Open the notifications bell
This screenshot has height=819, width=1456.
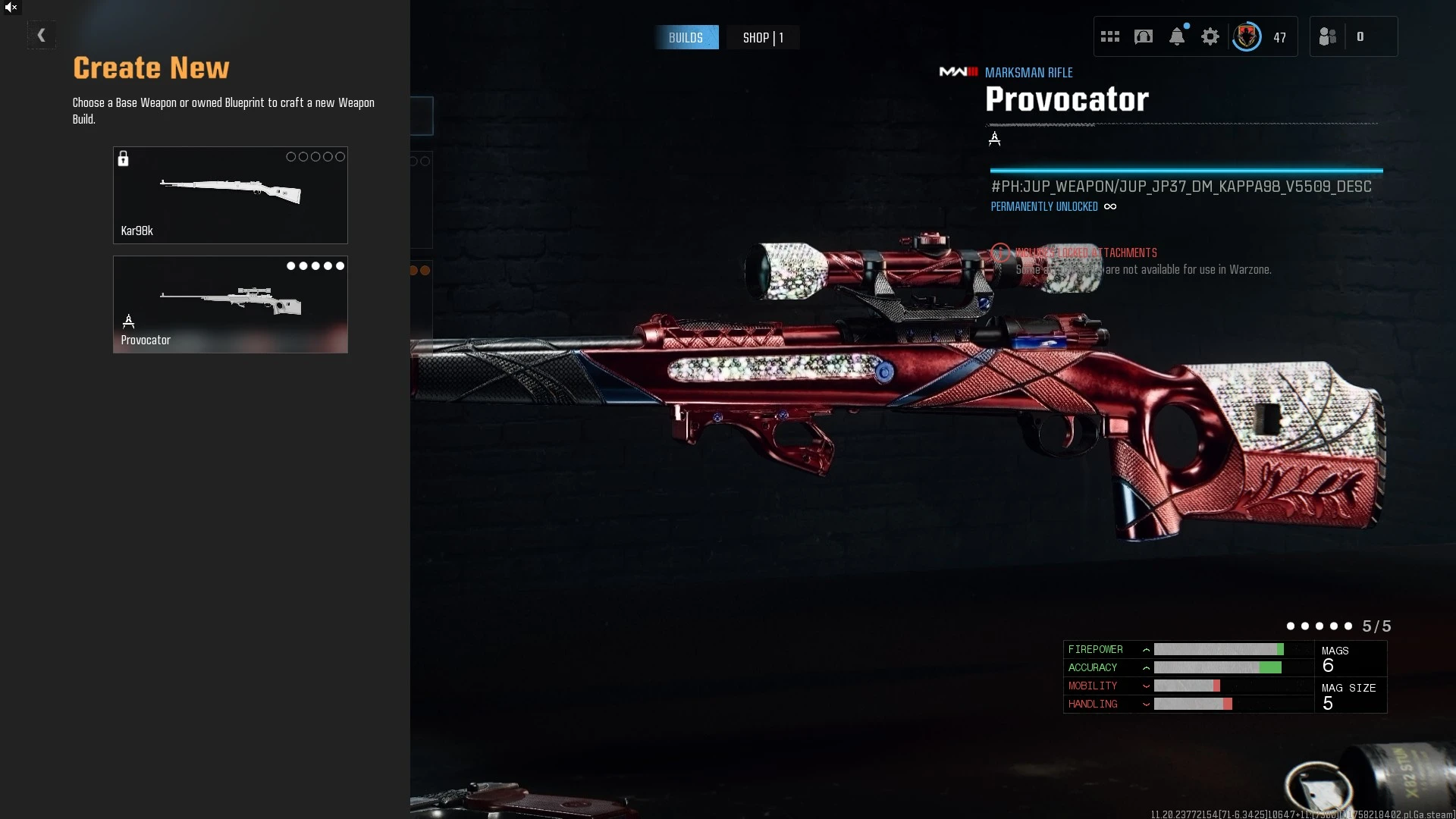coord(1176,36)
